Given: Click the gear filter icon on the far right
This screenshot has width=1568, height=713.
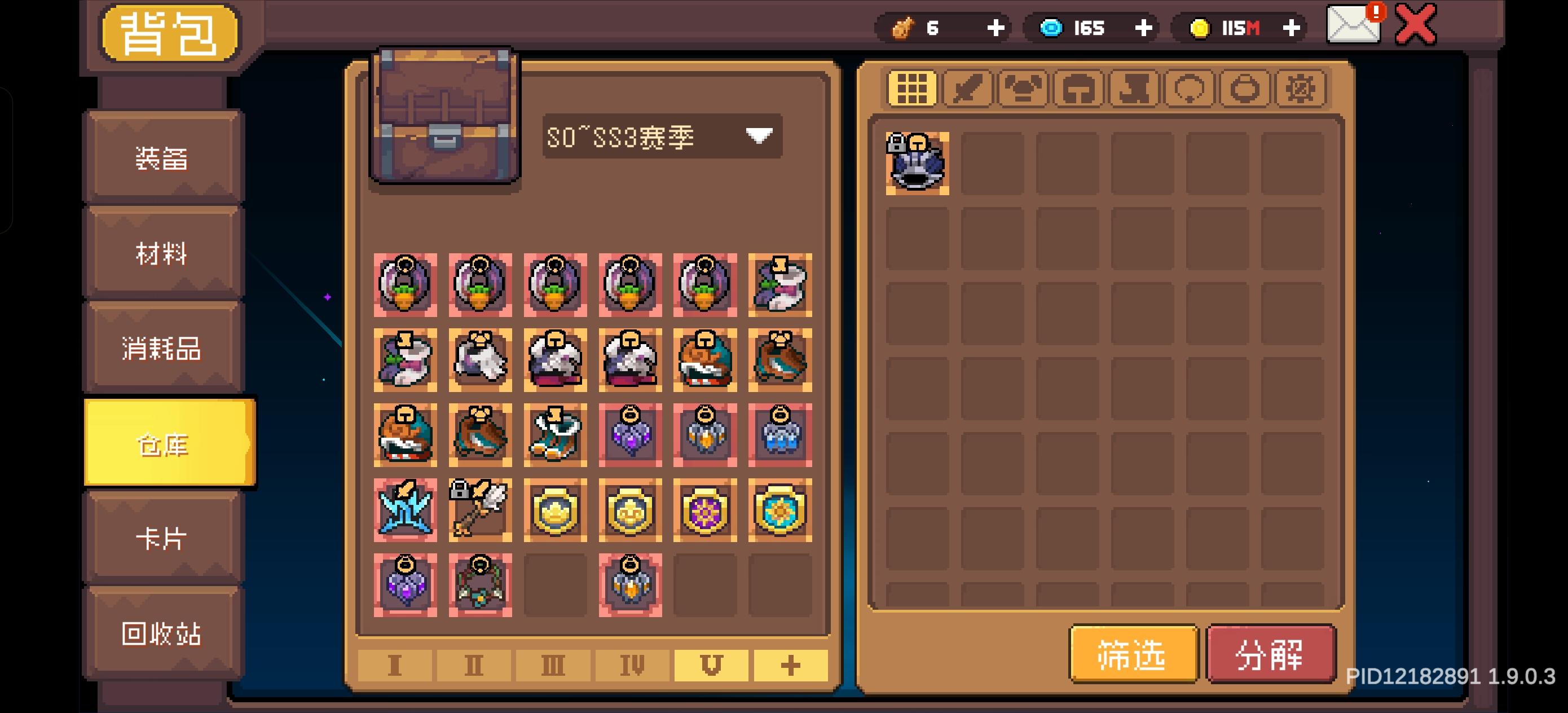Looking at the screenshot, I should tap(1301, 90).
